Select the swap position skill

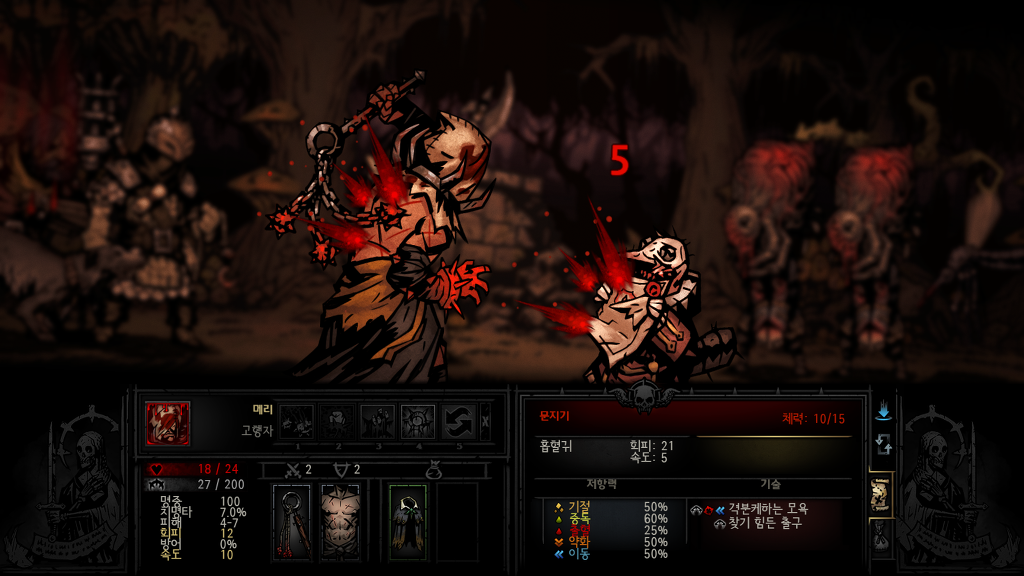(459, 421)
